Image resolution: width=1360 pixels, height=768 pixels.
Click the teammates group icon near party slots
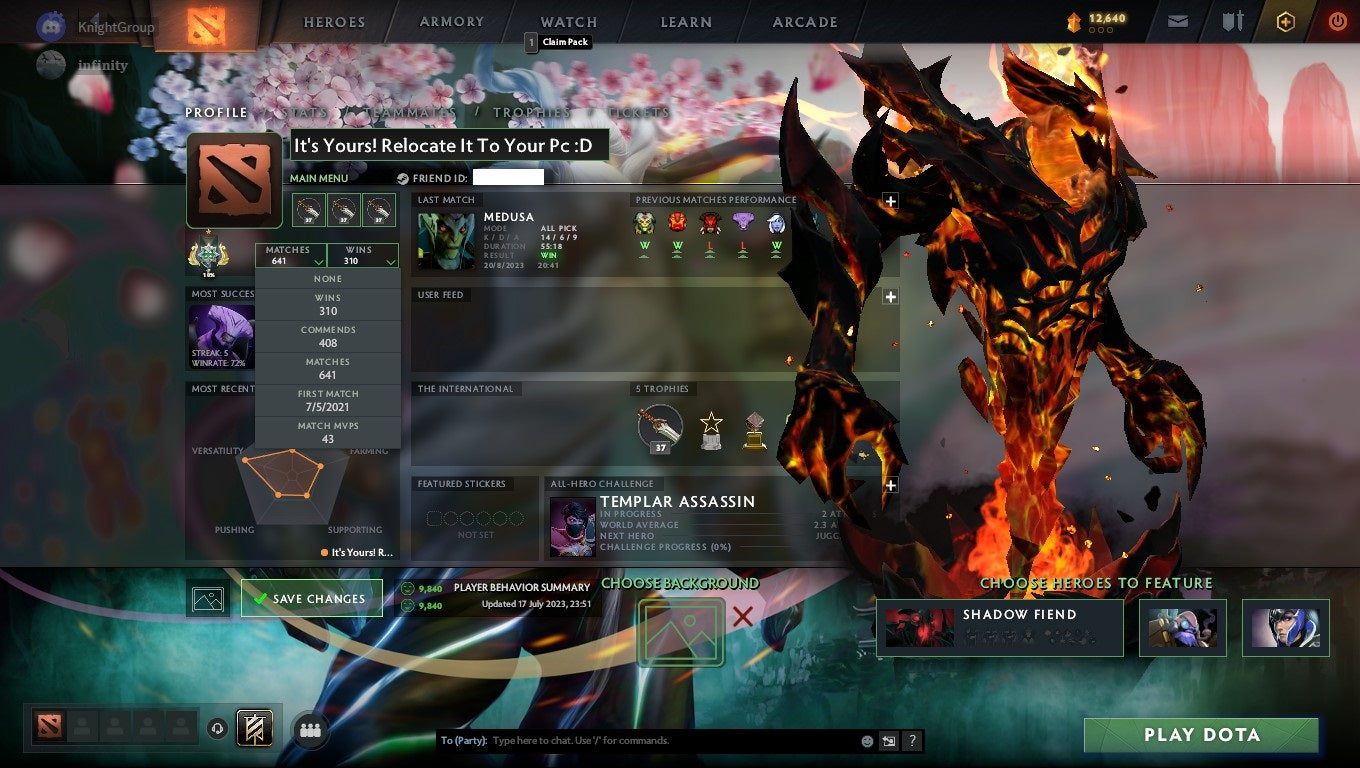(310, 731)
